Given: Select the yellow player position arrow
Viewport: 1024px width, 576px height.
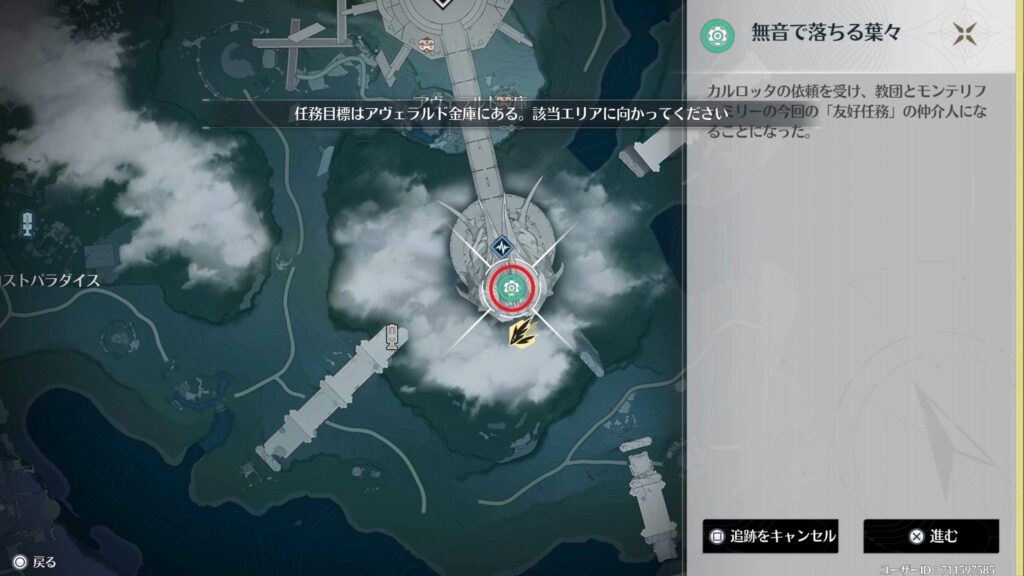Looking at the screenshot, I should click(x=520, y=333).
